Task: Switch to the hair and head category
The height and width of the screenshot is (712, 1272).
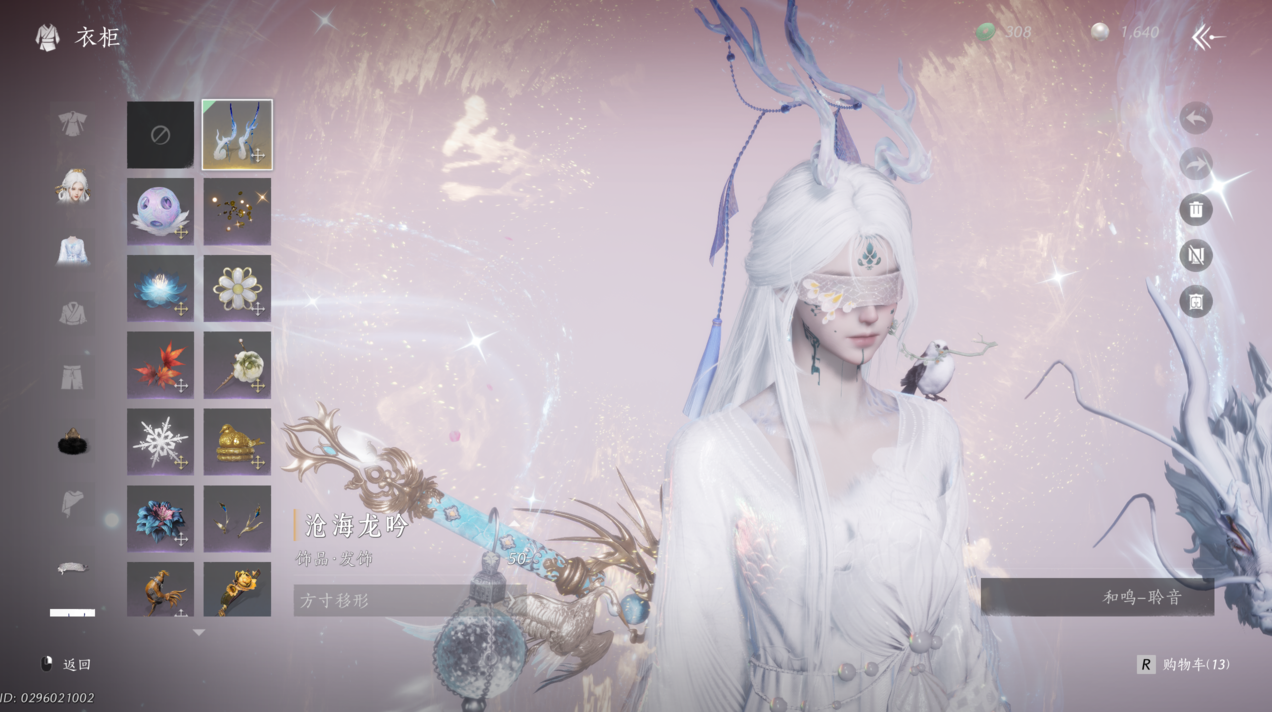Action: 72,187
